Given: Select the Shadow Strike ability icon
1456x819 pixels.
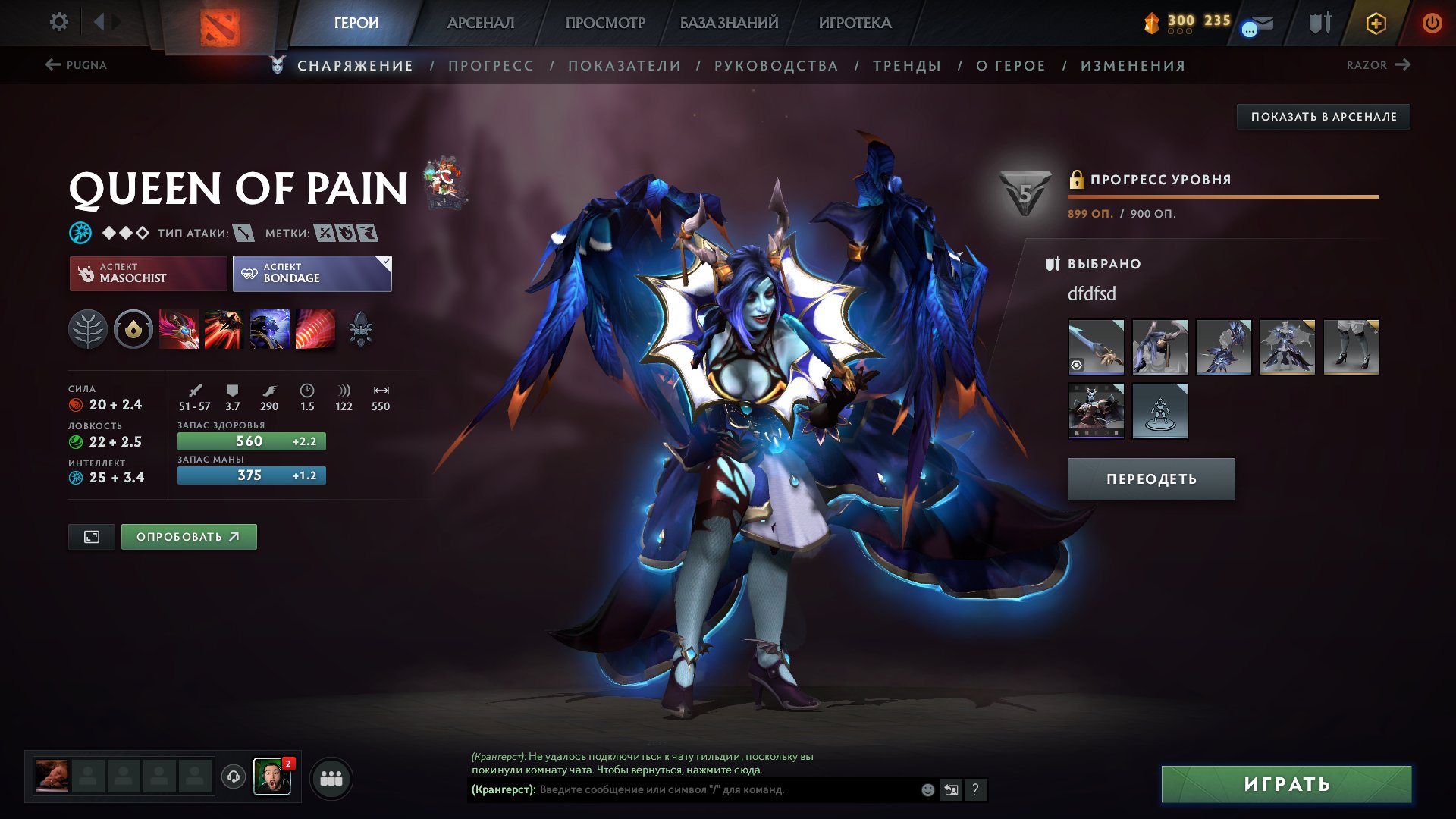Looking at the screenshot, I should pyautogui.click(x=180, y=329).
